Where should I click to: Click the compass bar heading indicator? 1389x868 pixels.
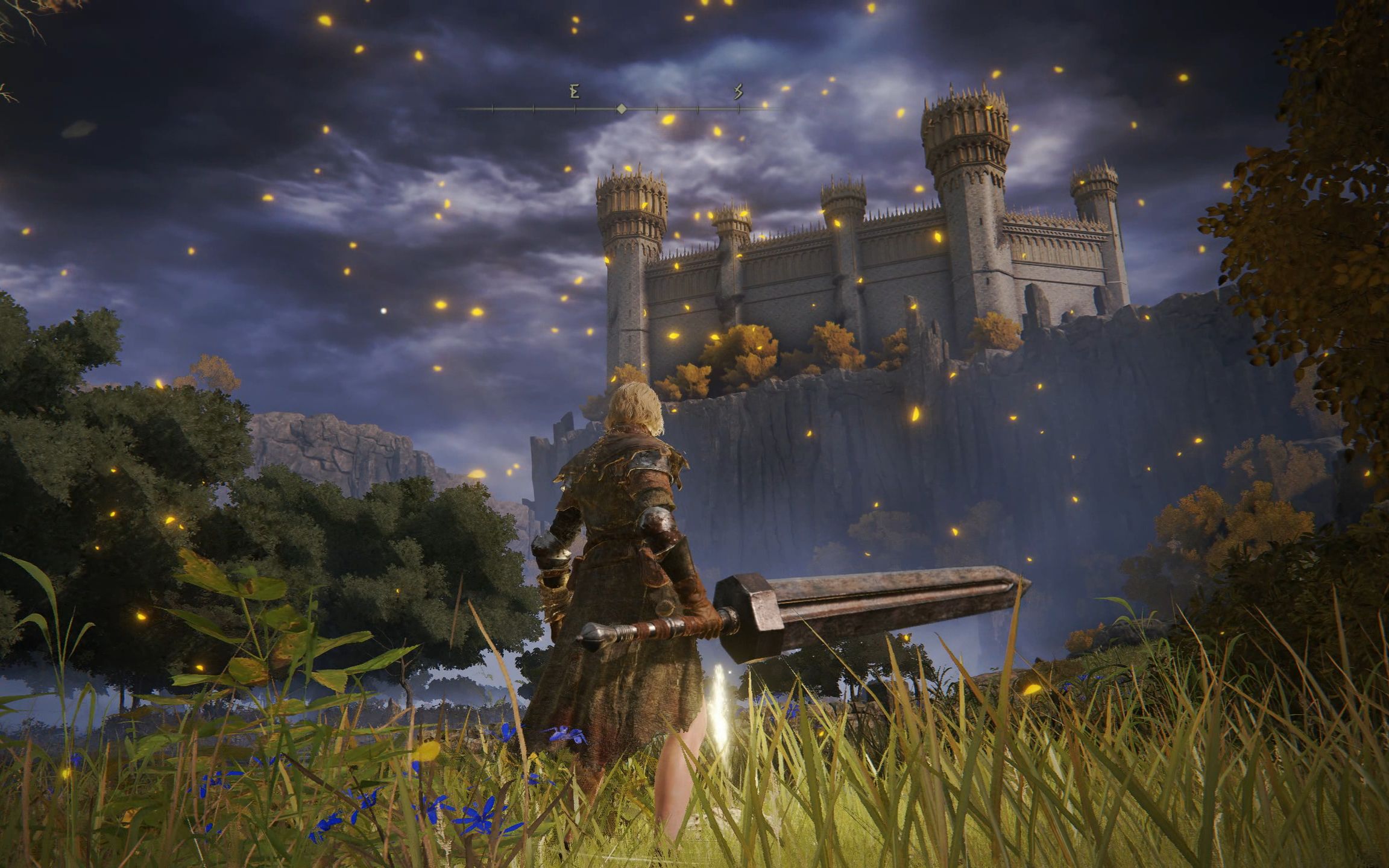(x=622, y=109)
